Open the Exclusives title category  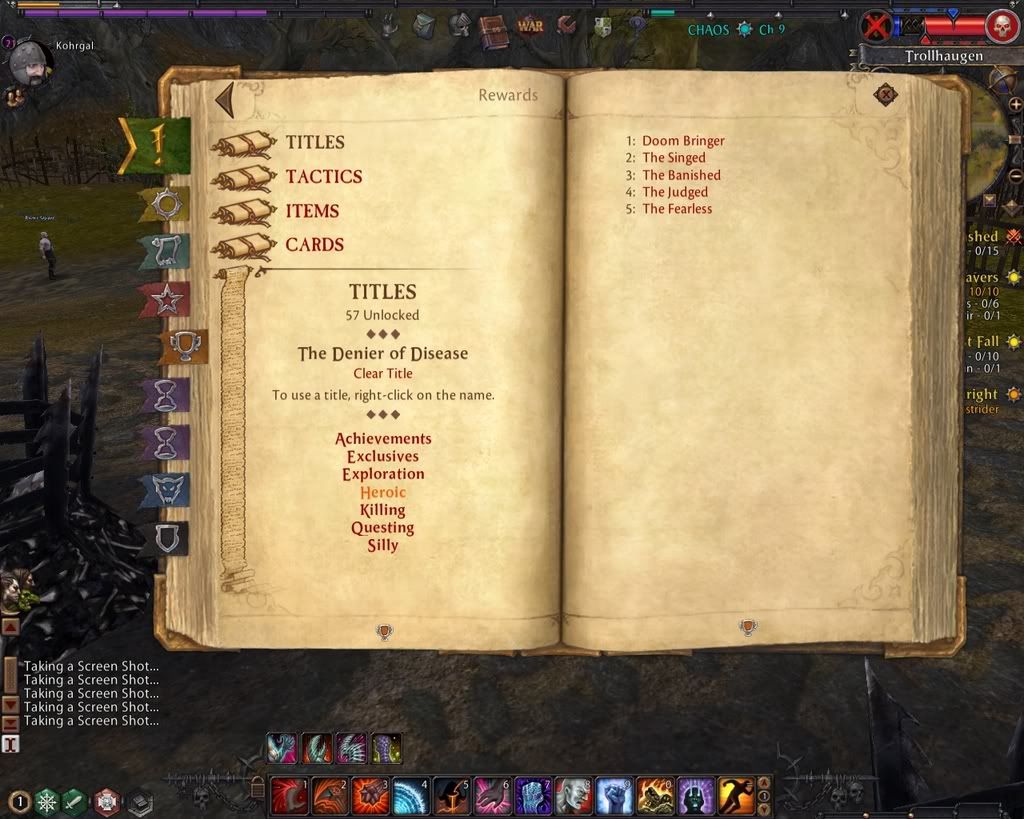[x=383, y=457]
